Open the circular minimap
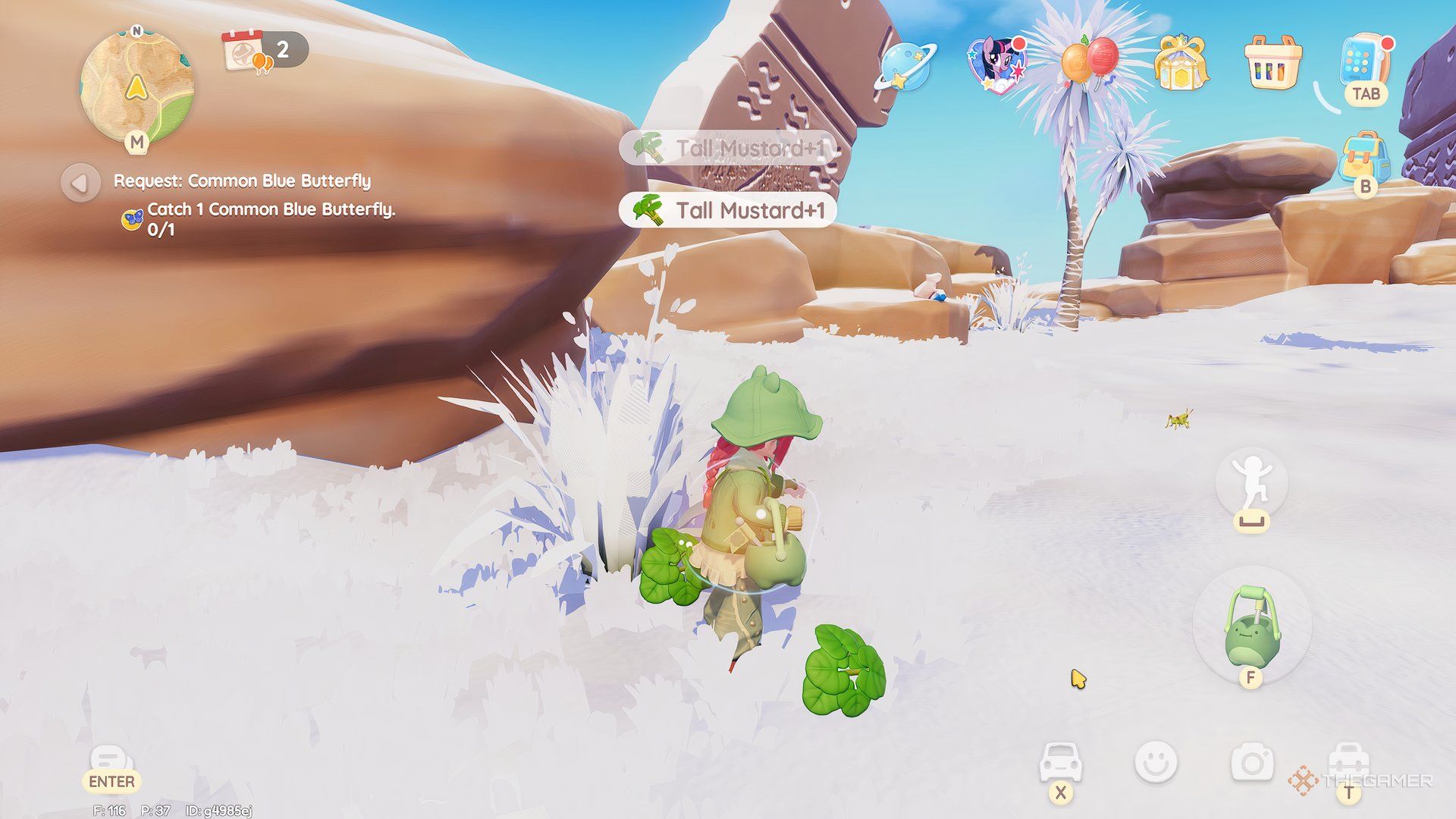Image resolution: width=1456 pixels, height=819 pixels. [x=136, y=87]
